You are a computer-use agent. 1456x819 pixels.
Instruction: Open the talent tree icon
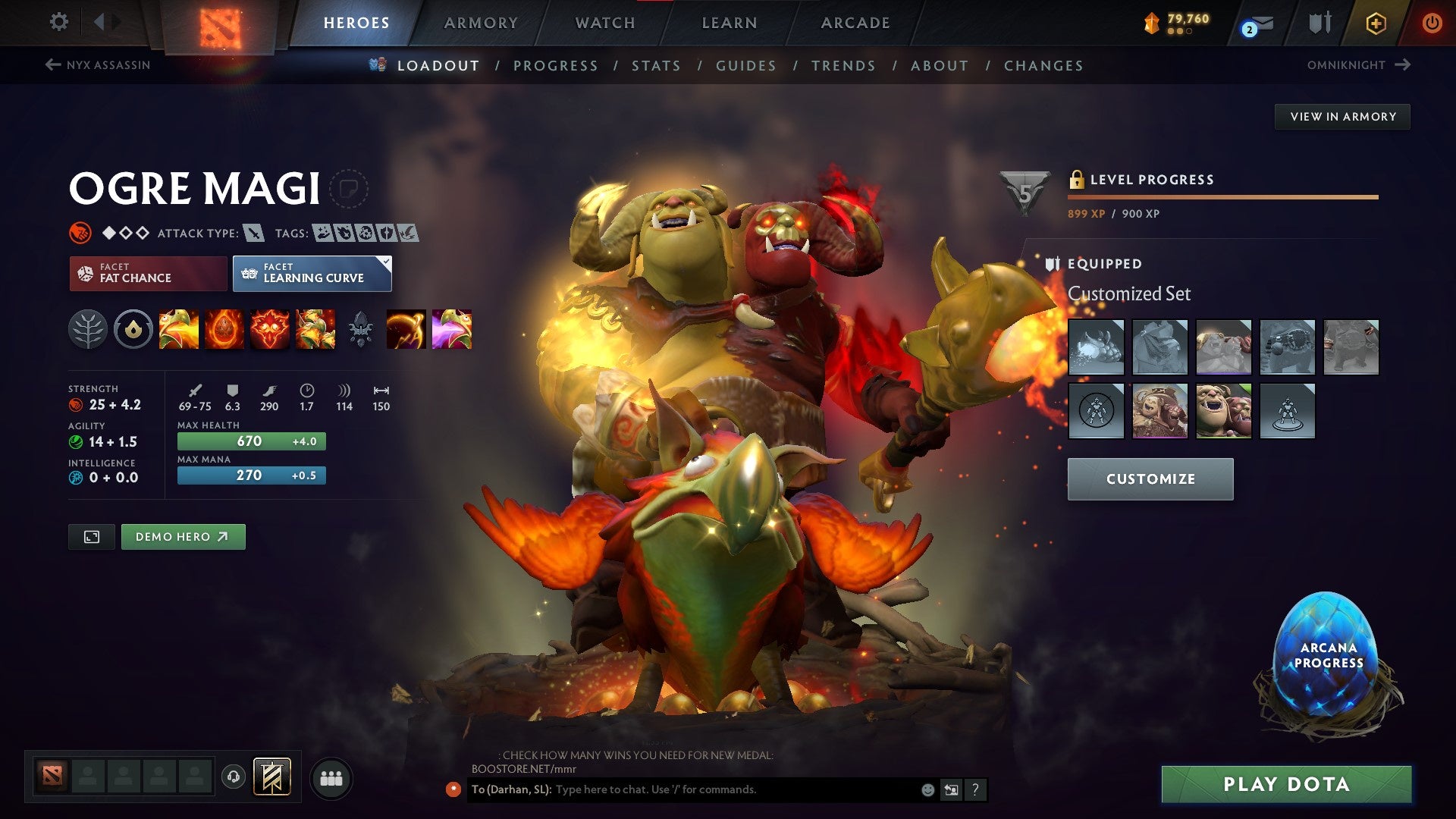tap(89, 329)
